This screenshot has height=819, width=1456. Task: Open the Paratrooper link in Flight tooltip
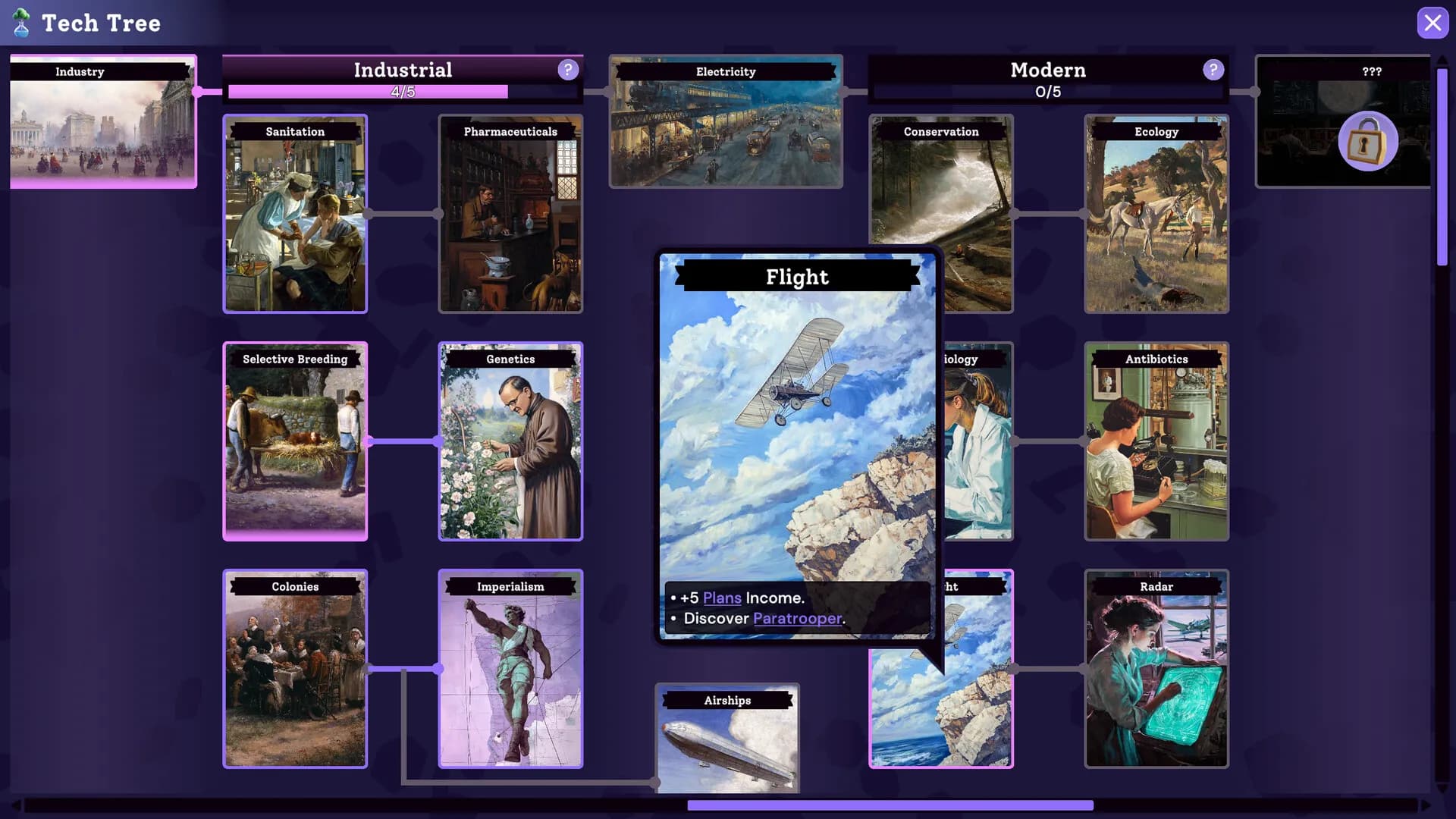[x=798, y=618]
